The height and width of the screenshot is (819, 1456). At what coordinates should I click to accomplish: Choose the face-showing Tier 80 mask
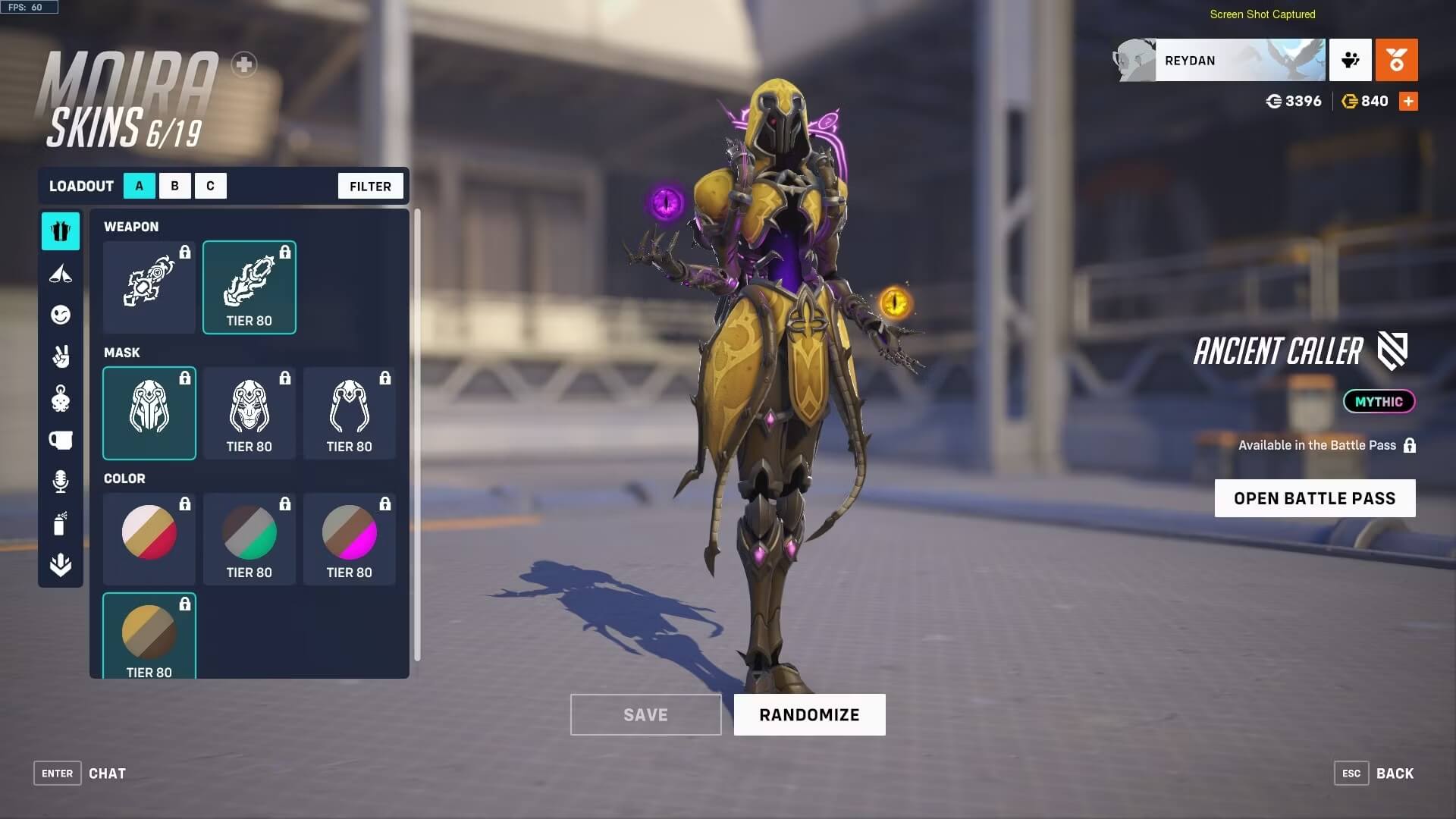(249, 413)
